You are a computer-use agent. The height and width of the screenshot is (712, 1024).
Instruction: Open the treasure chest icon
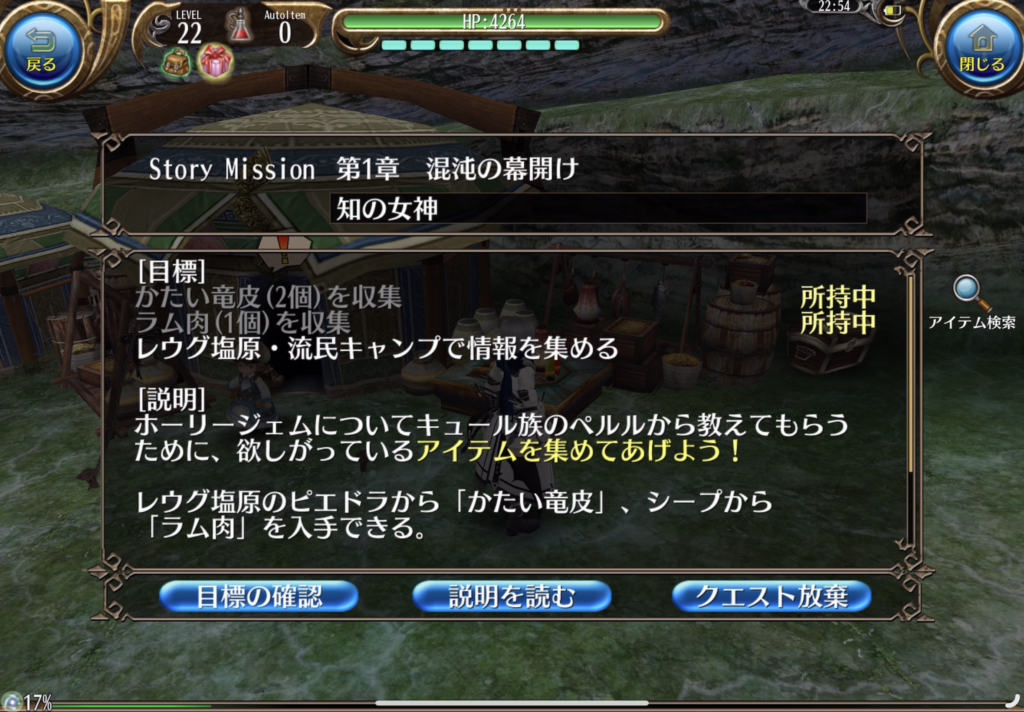click(x=176, y=63)
